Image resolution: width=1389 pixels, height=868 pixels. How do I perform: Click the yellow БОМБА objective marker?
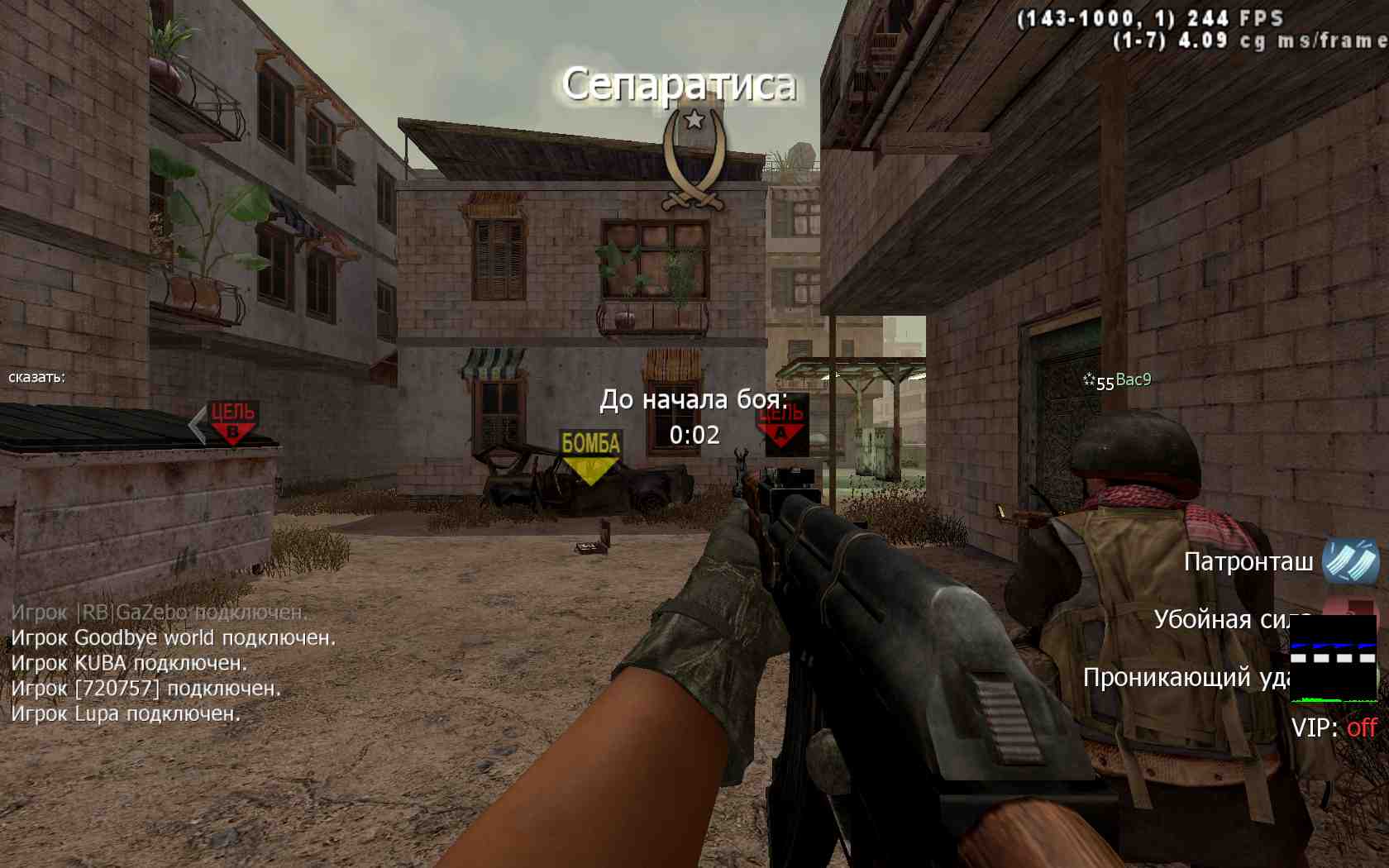(x=590, y=455)
